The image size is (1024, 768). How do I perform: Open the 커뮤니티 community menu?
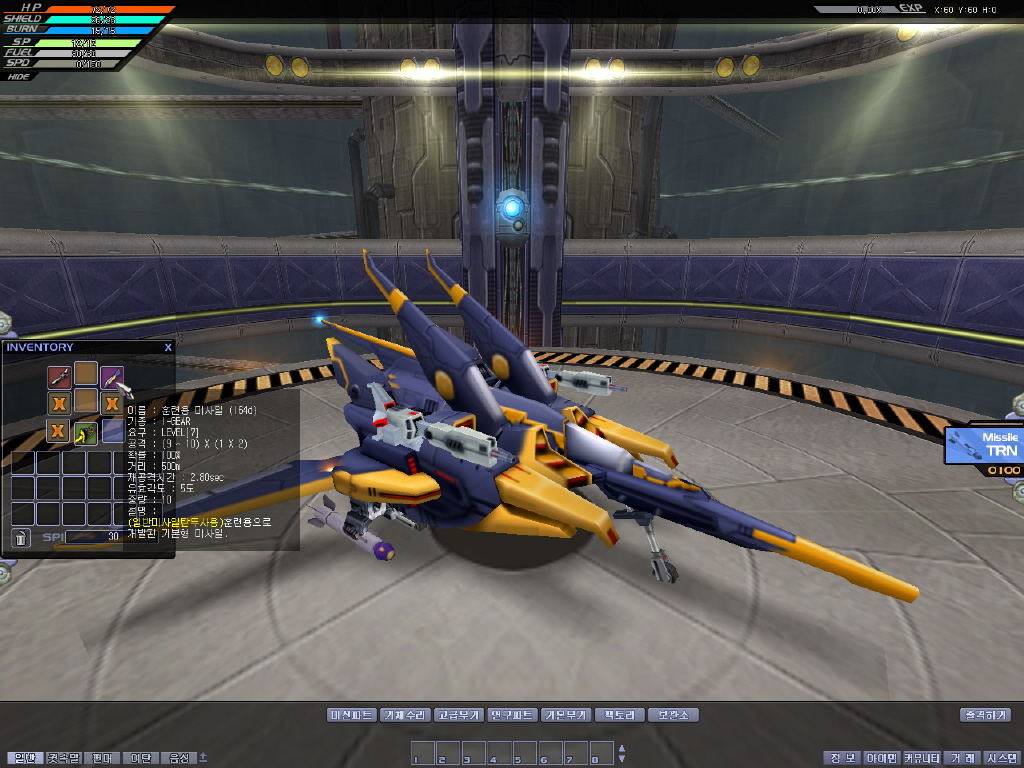click(x=922, y=758)
